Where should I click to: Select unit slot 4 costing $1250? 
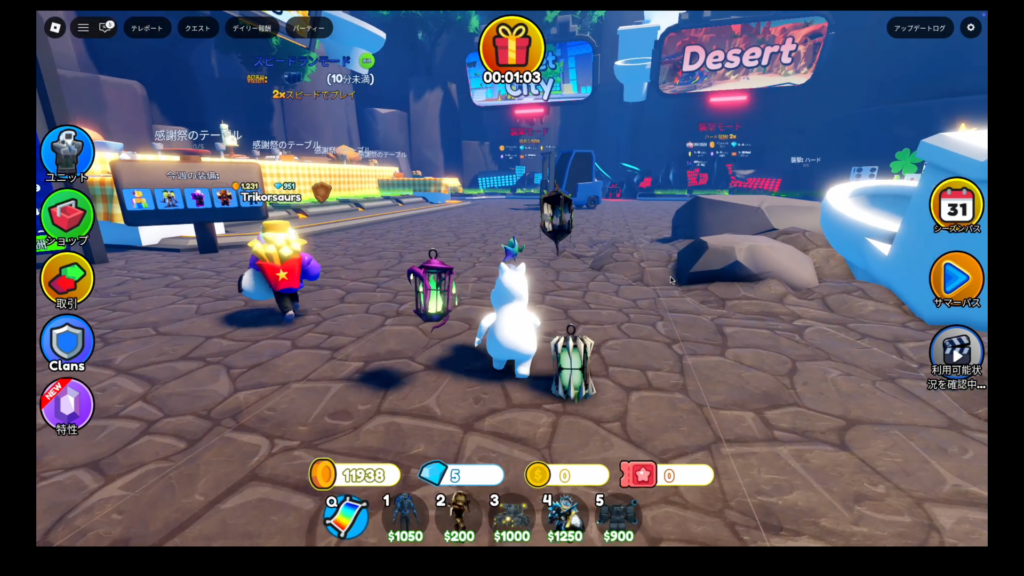pyautogui.click(x=565, y=516)
